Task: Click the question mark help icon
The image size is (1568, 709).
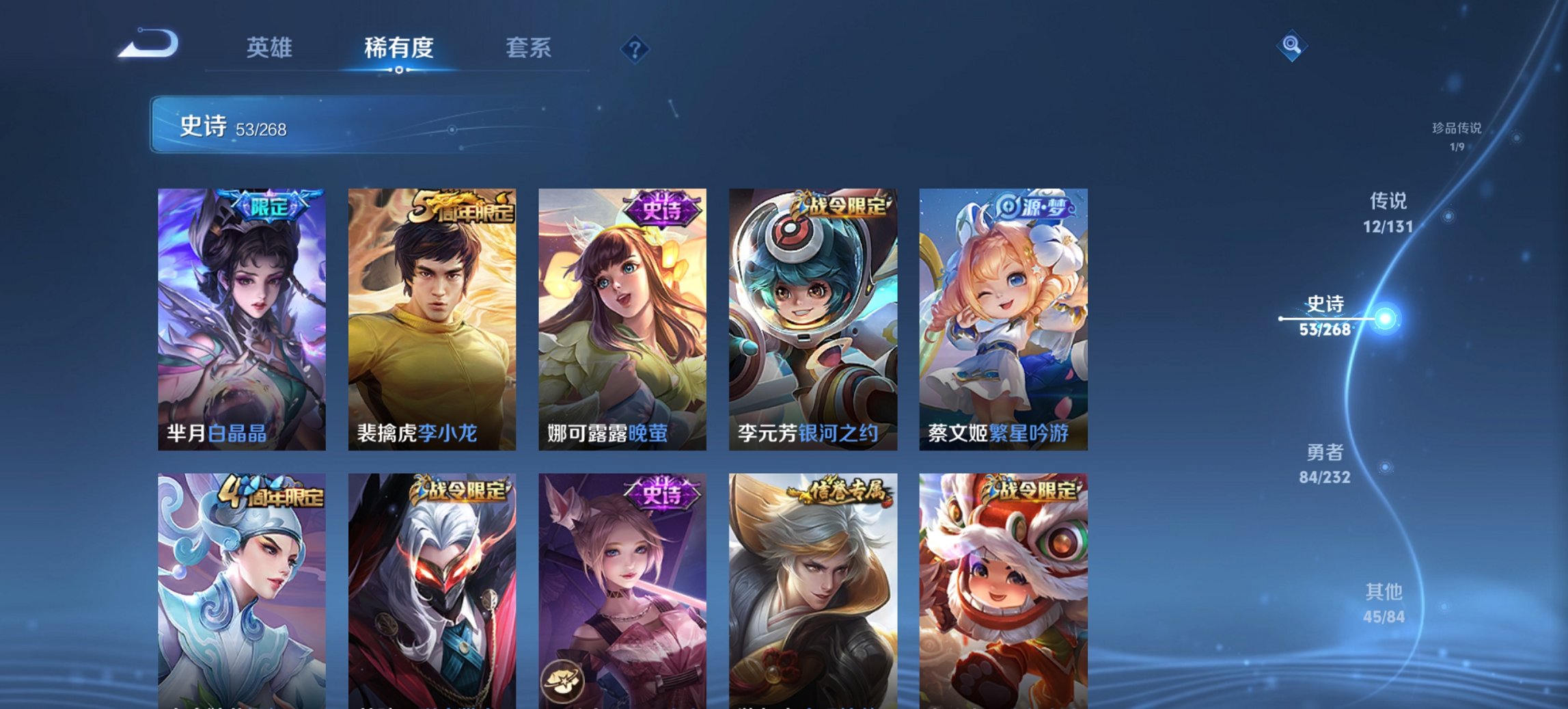Action: point(635,49)
